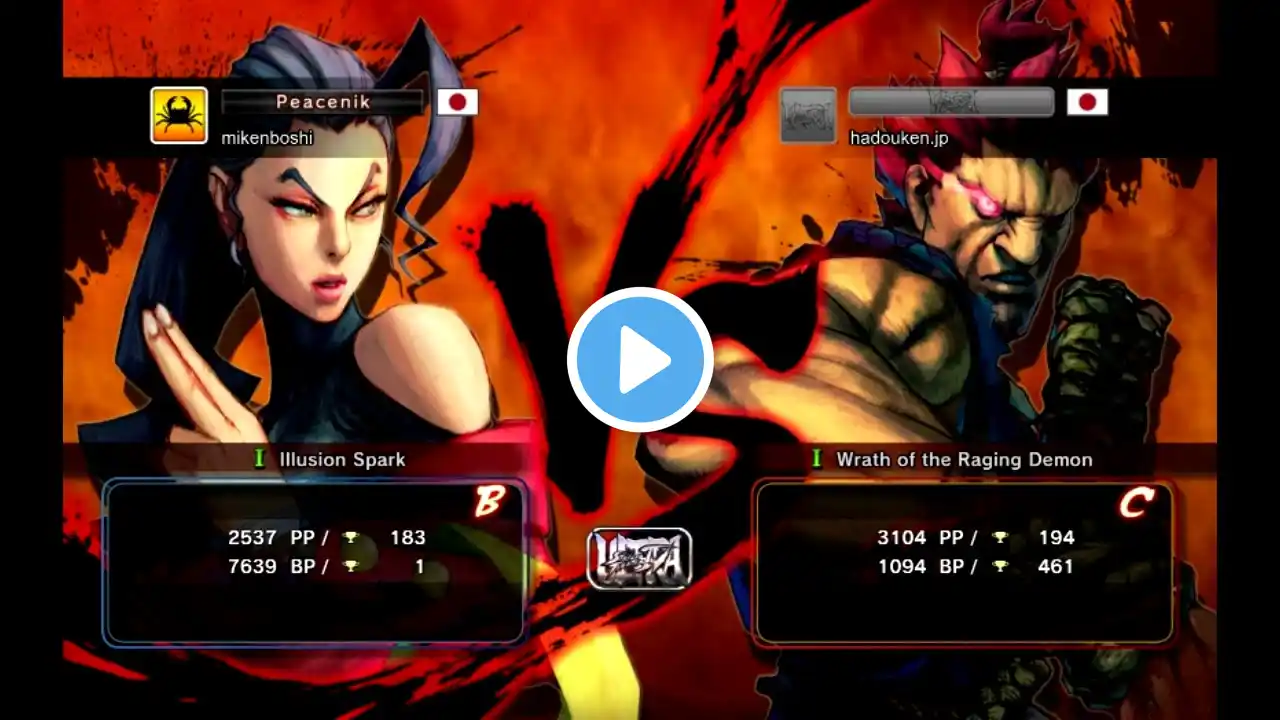Select hadouken.jp's grey avatar icon
This screenshot has height=720, width=1280.
pos(807,115)
